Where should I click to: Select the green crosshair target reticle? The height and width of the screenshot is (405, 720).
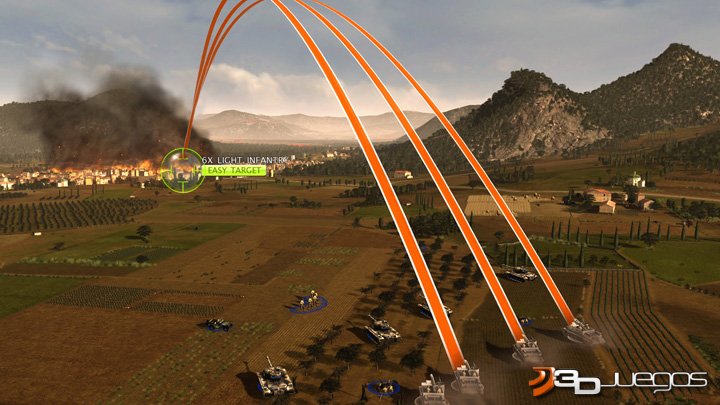point(181,166)
